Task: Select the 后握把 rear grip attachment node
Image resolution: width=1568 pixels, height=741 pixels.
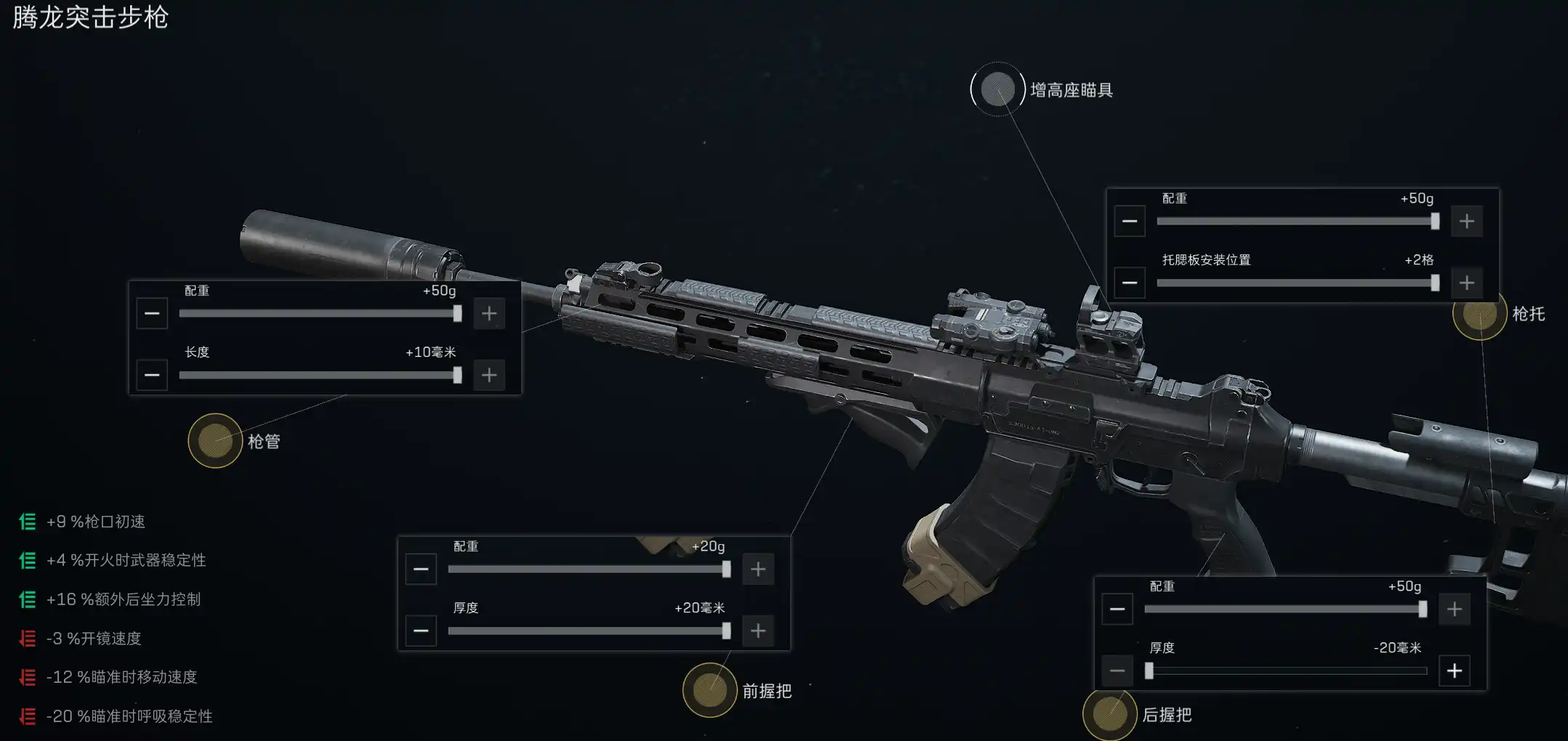Action: click(1109, 714)
